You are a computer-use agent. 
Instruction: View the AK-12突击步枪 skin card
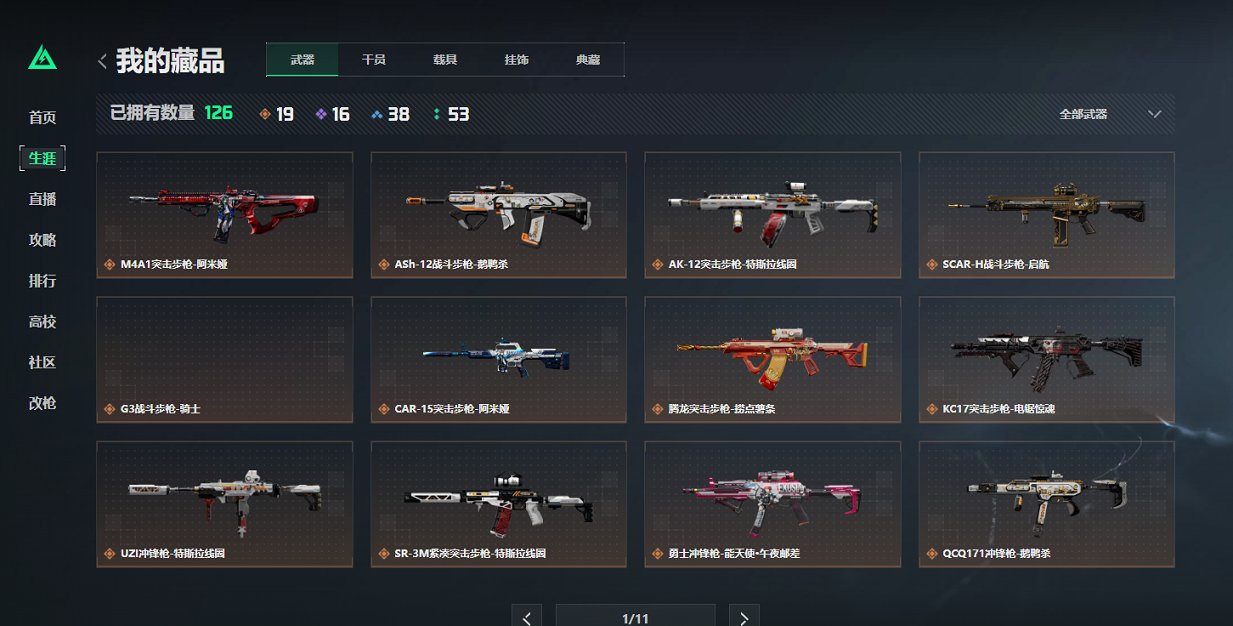point(772,214)
